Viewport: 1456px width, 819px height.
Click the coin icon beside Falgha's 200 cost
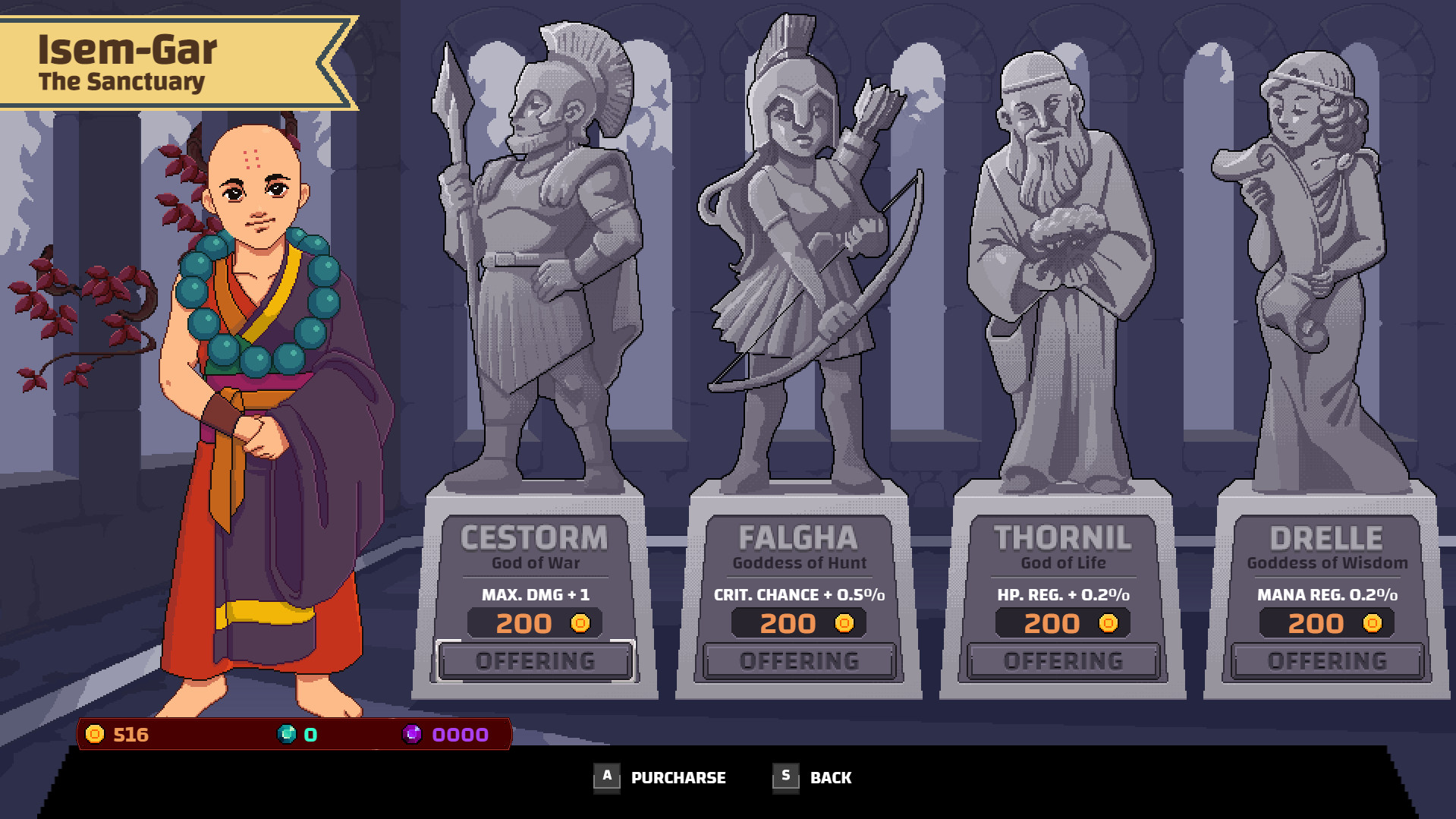[845, 622]
